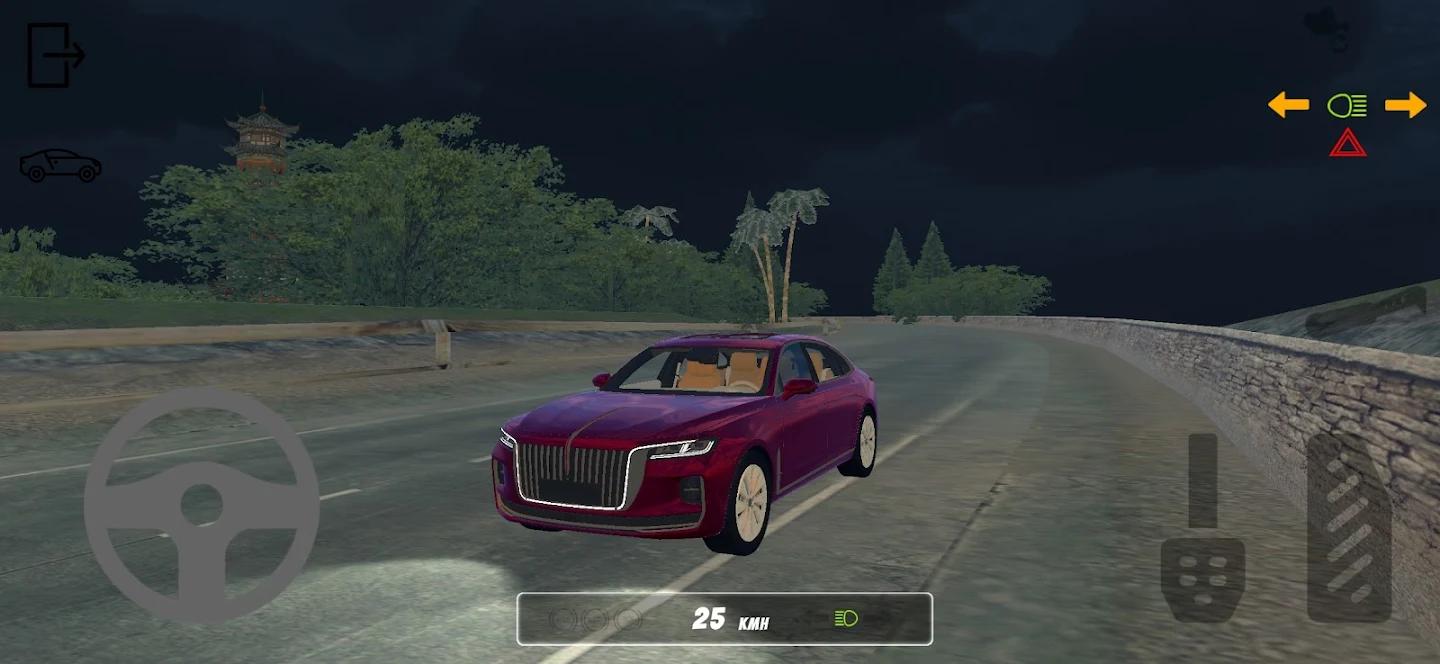This screenshot has height=664, width=1440.
Task: Open the car selection icon
Action: point(60,166)
